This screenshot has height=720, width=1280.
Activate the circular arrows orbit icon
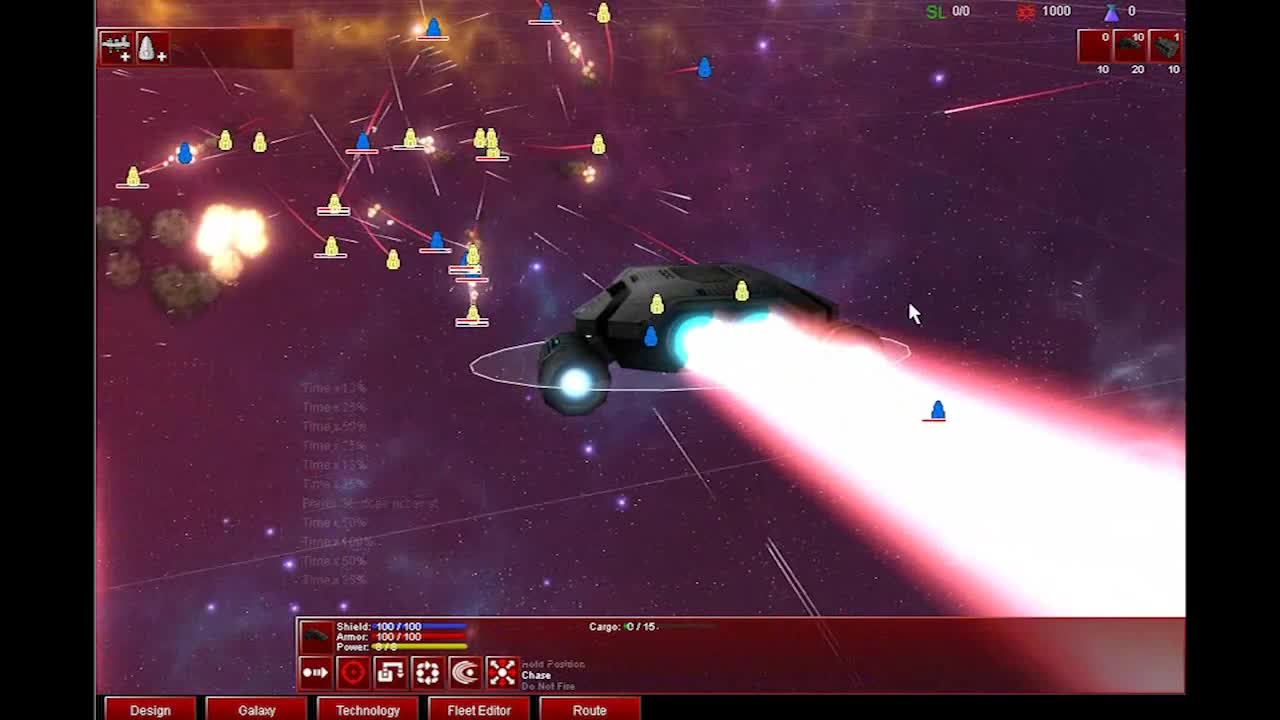(426, 672)
